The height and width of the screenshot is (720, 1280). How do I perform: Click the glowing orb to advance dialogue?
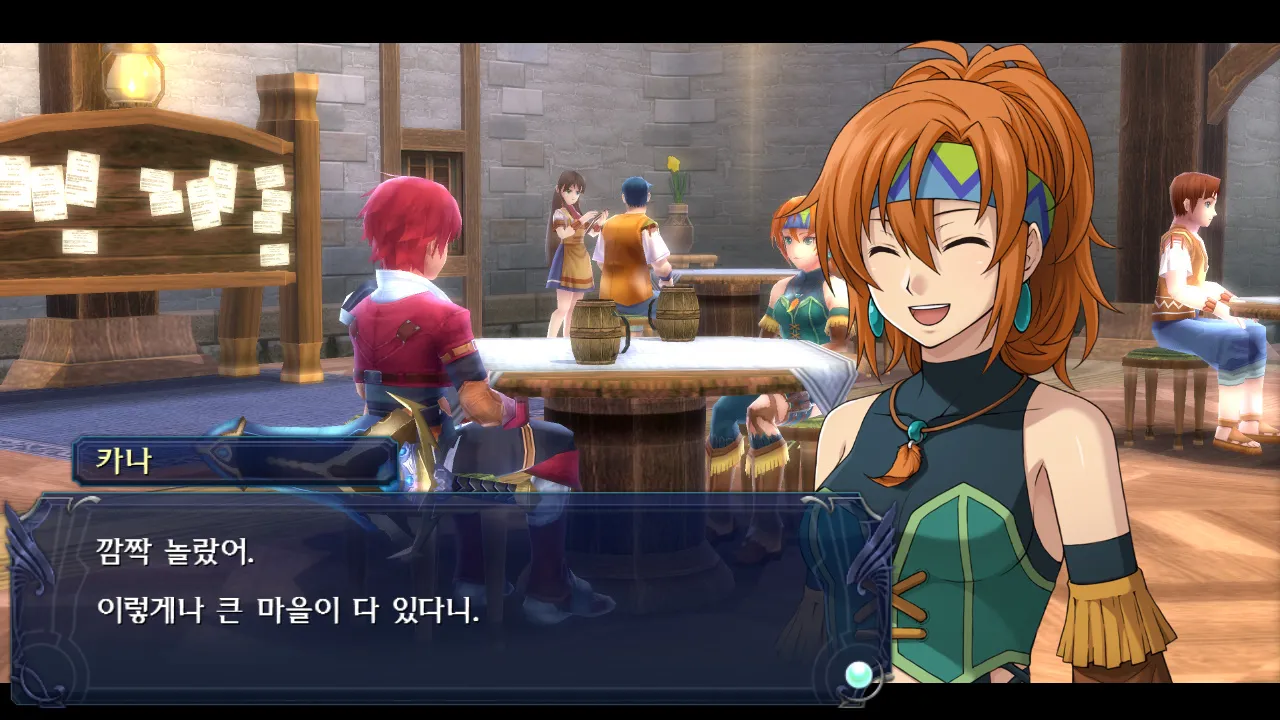(858, 675)
